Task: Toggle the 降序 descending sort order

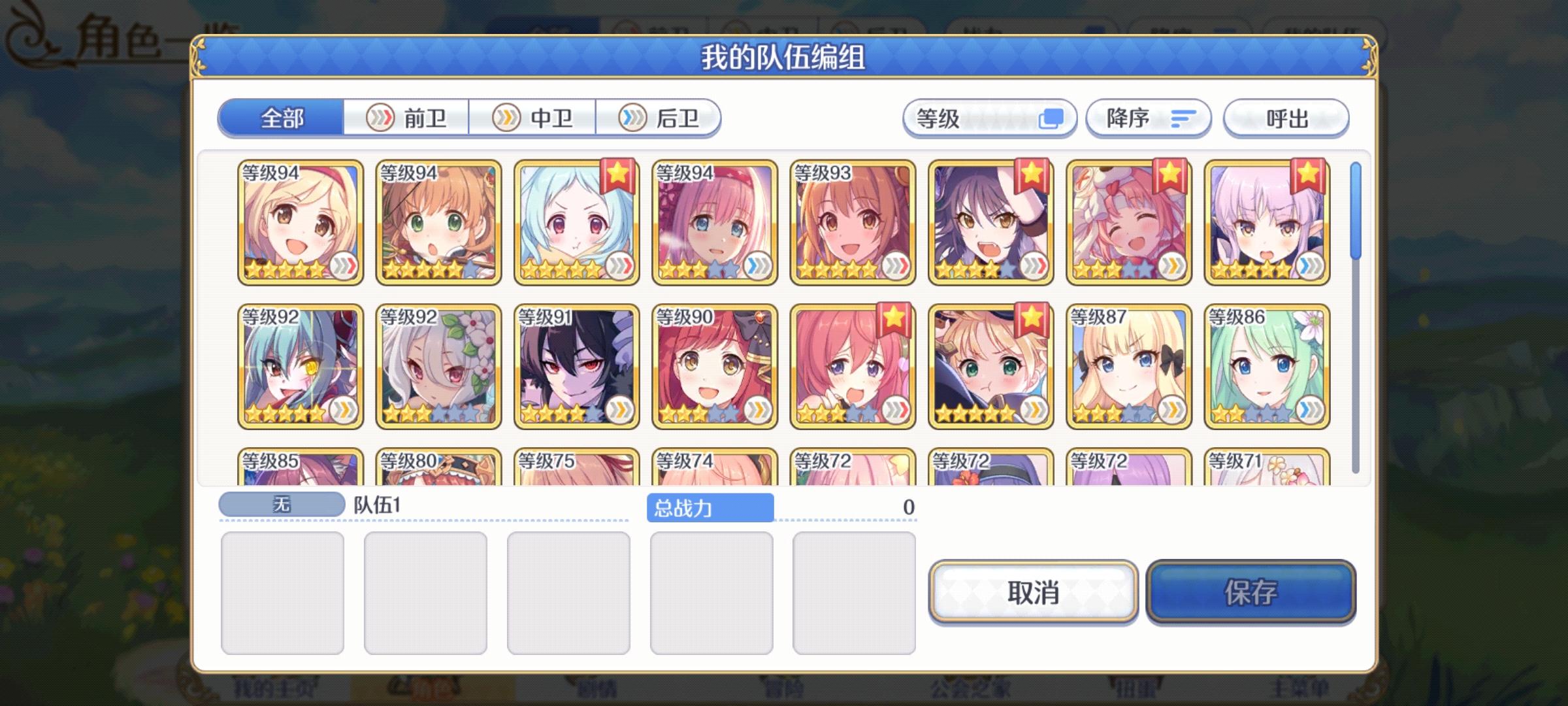Action: (x=1147, y=118)
